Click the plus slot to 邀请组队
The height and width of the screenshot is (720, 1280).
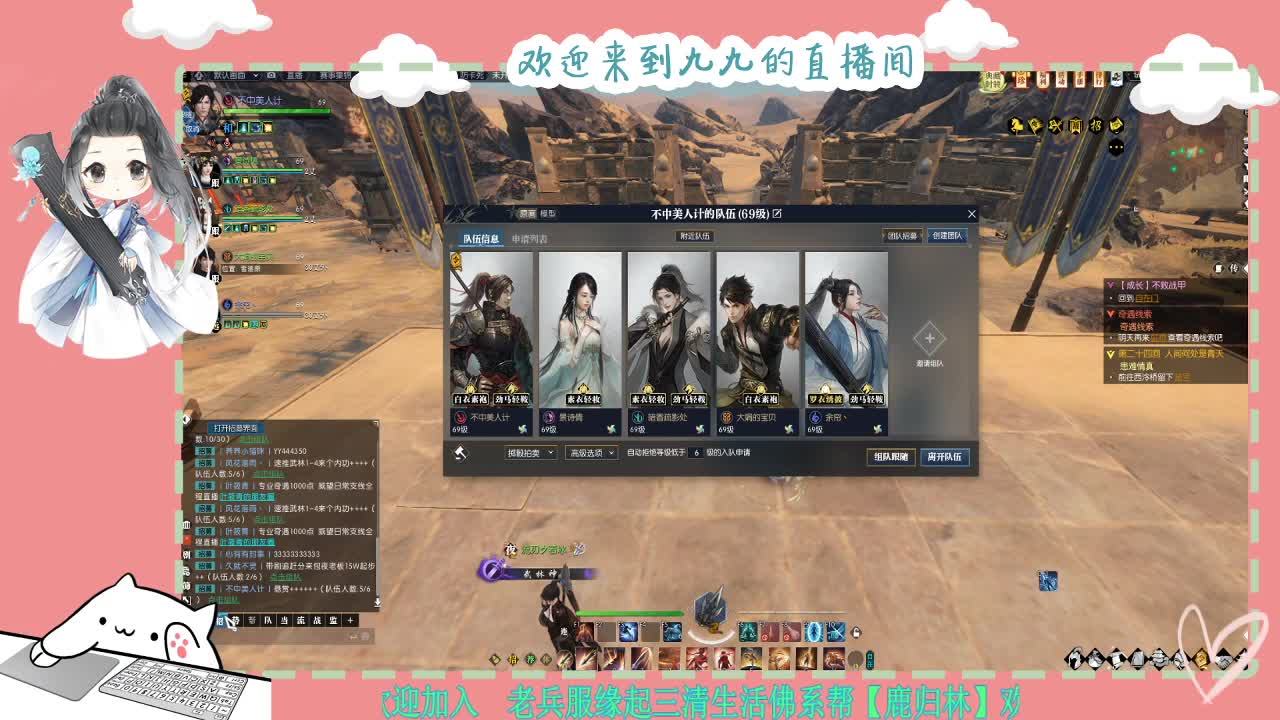(x=930, y=340)
